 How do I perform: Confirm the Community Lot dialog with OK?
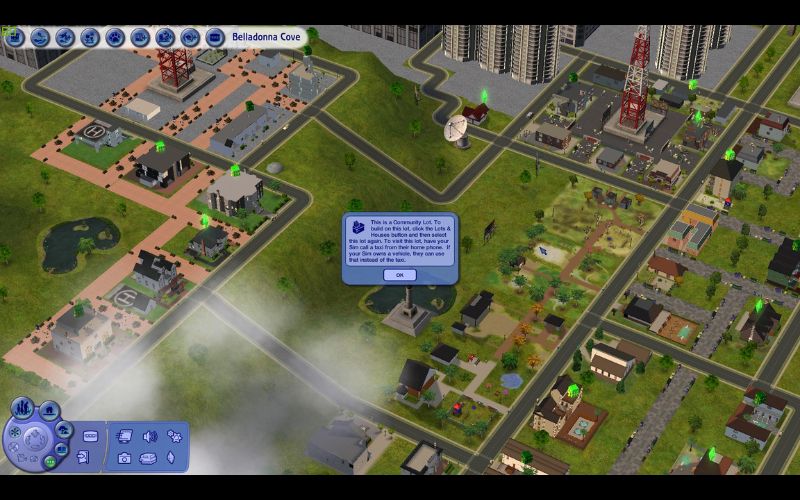399,275
